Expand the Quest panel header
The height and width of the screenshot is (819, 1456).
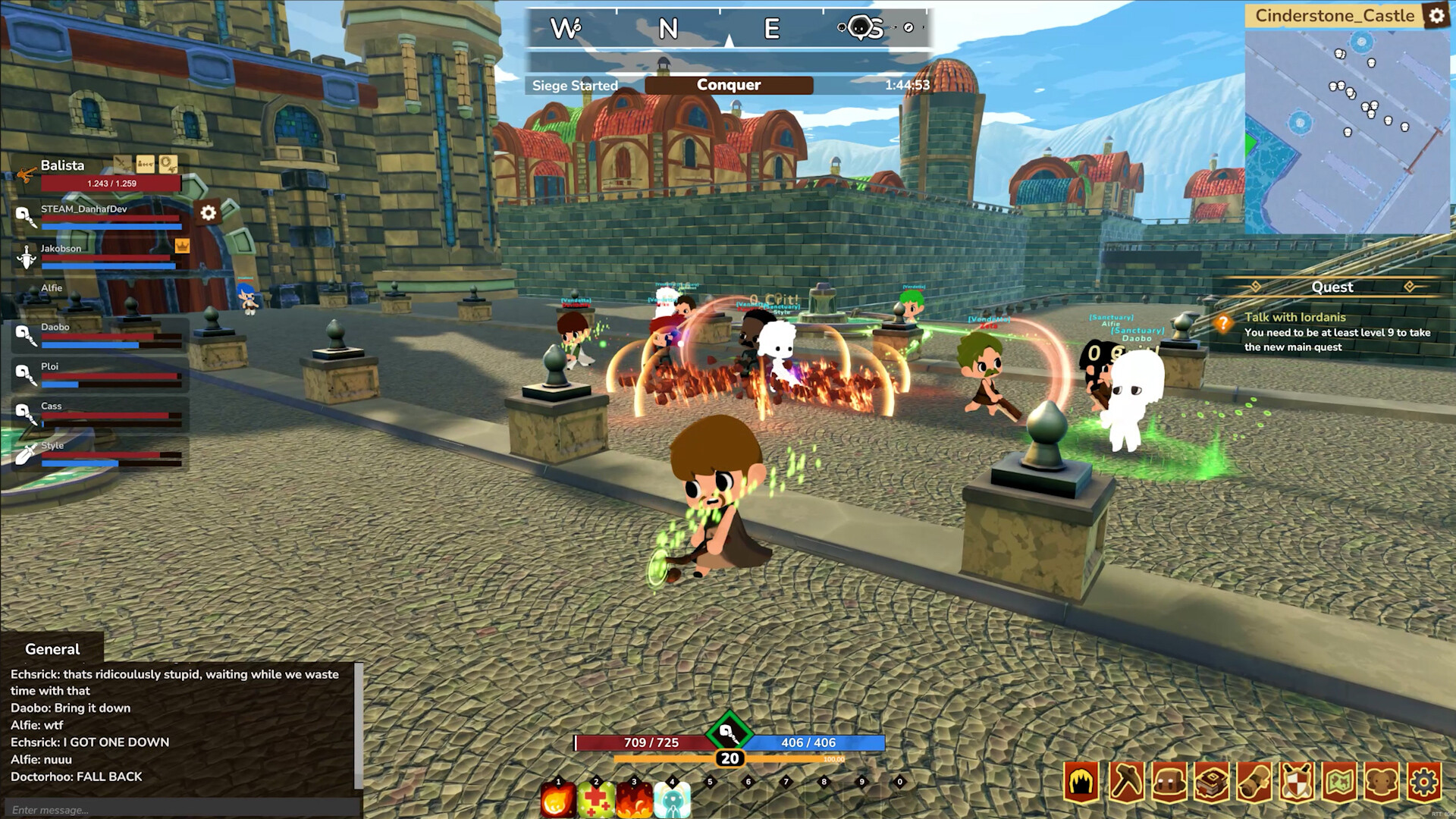(1335, 287)
